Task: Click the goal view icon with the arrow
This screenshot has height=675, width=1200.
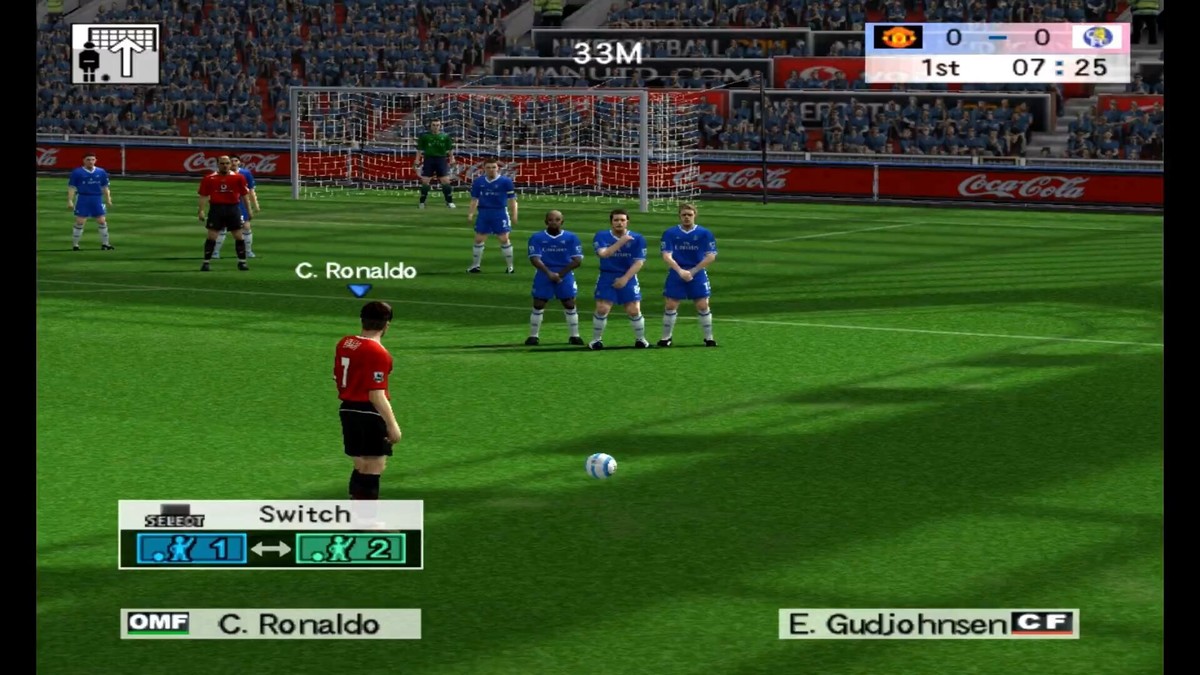Action: (115, 54)
